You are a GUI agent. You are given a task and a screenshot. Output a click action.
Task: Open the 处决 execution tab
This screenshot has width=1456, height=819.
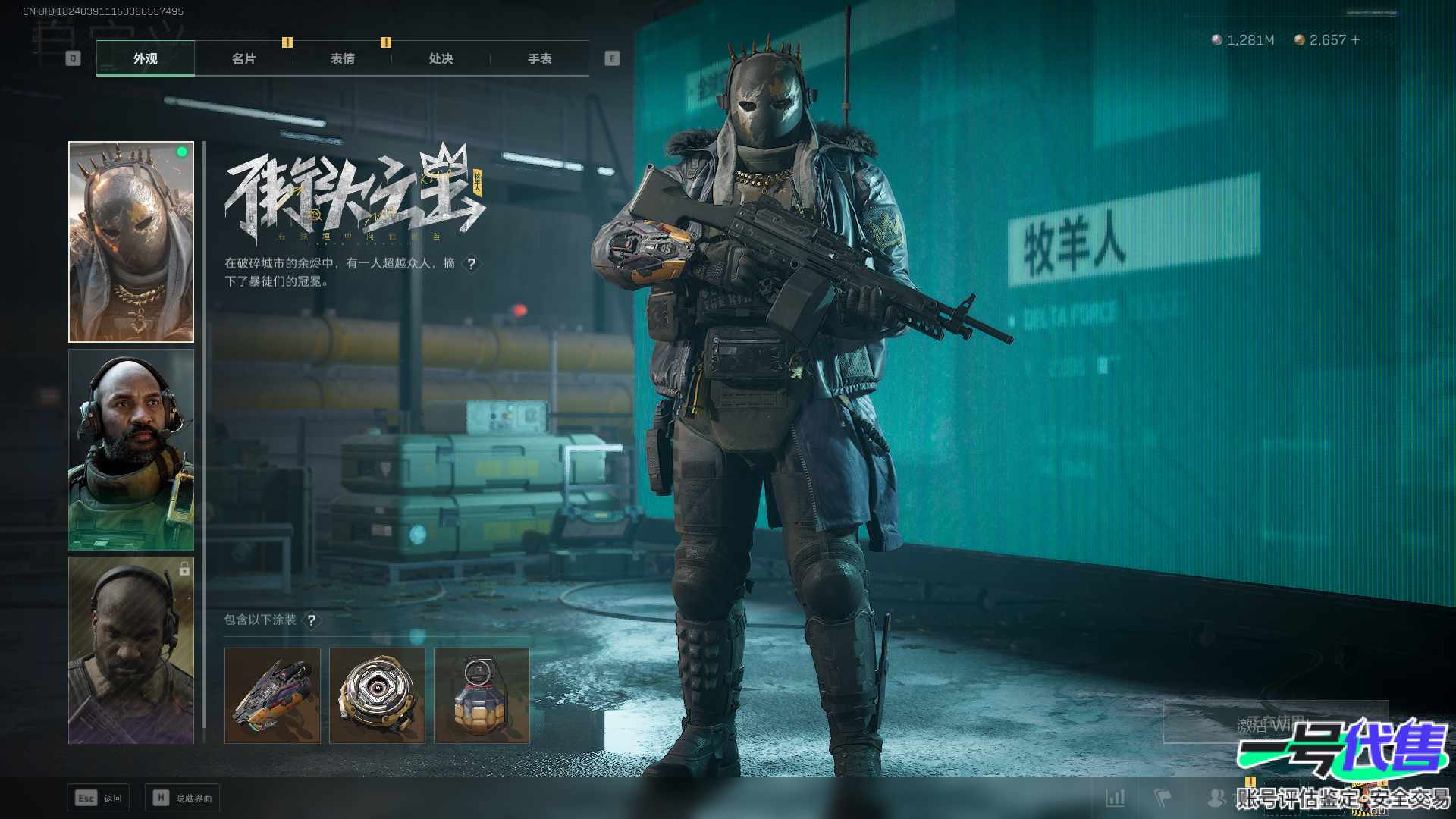[441, 58]
